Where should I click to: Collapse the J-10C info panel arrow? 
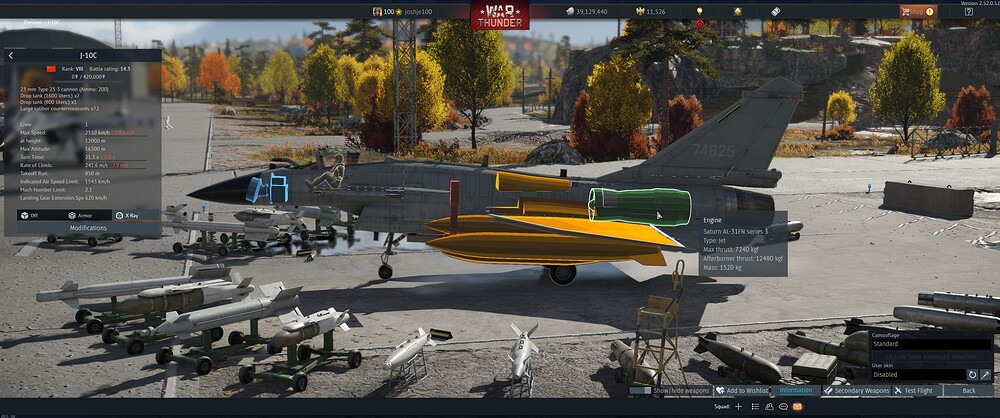point(11,56)
